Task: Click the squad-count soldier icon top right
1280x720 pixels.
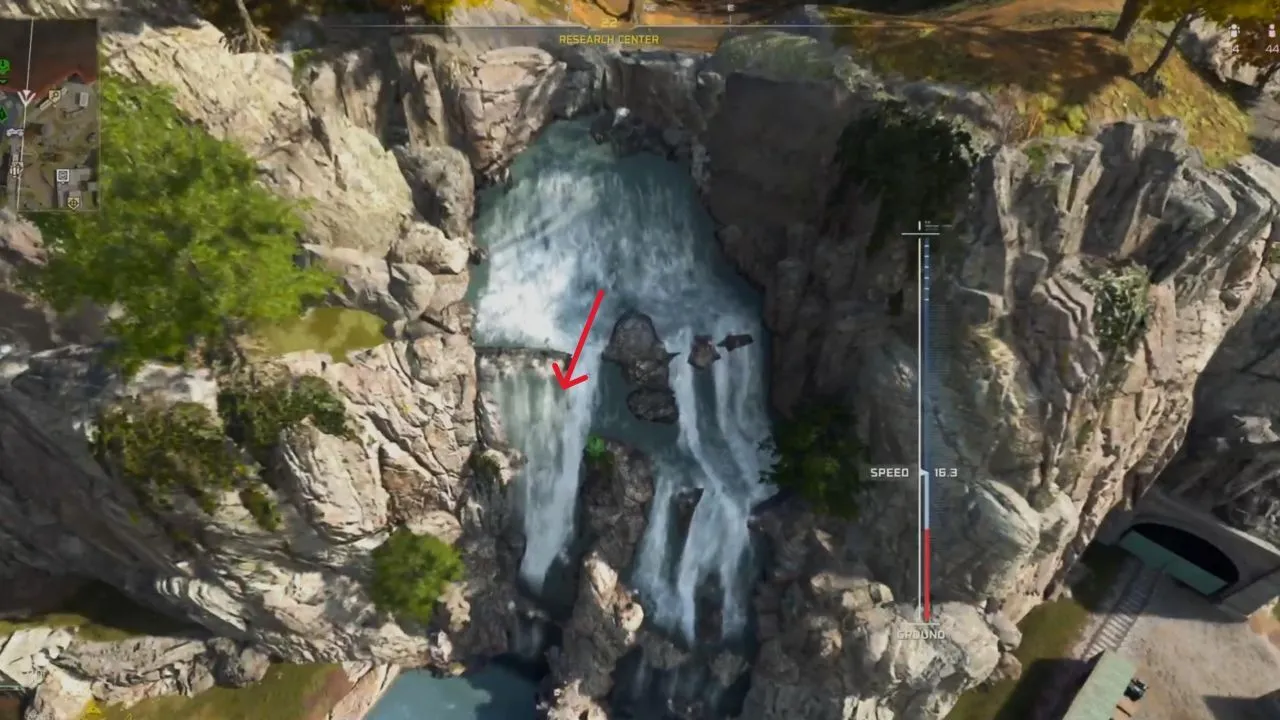Action: coord(1234,31)
